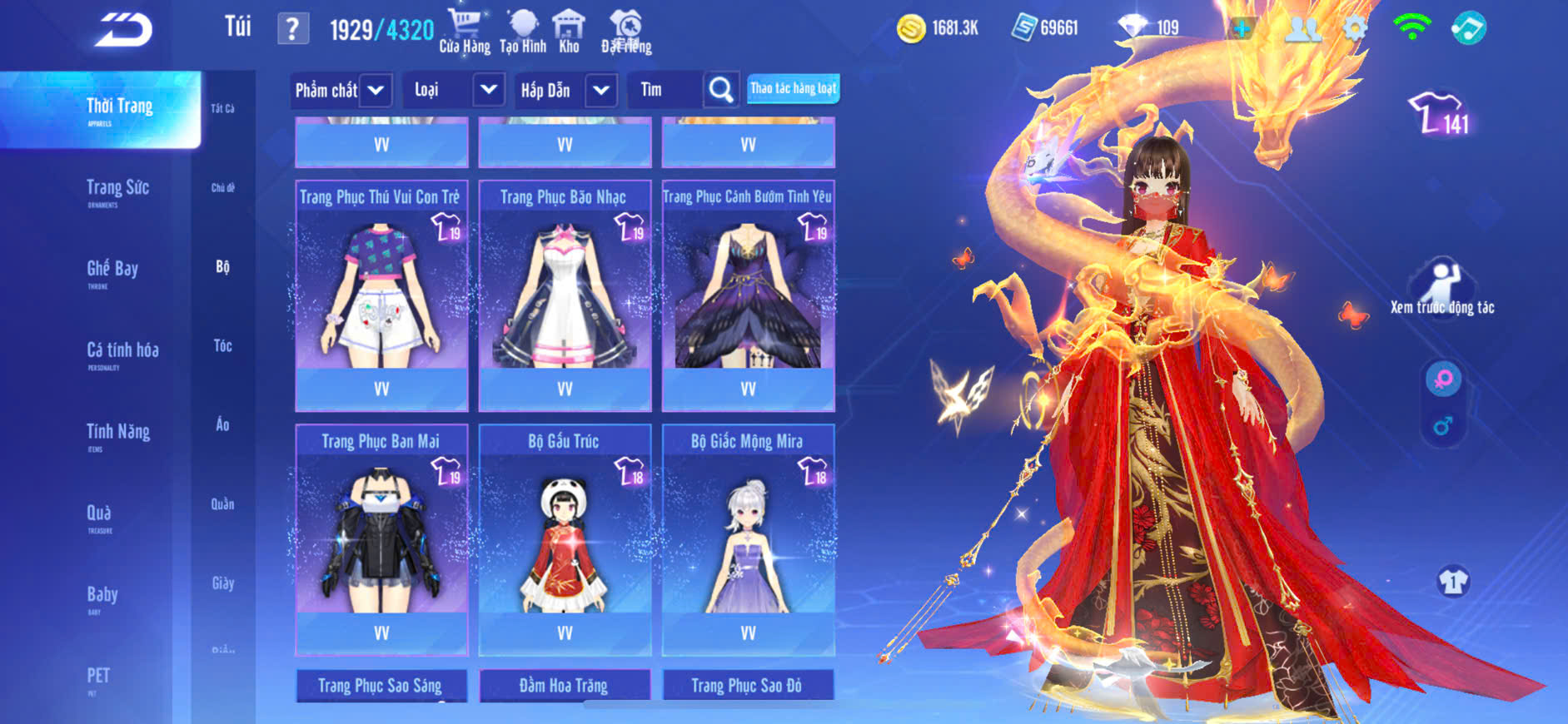
Task: Expand the Phẩm chất dropdown
Action: point(376,90)
